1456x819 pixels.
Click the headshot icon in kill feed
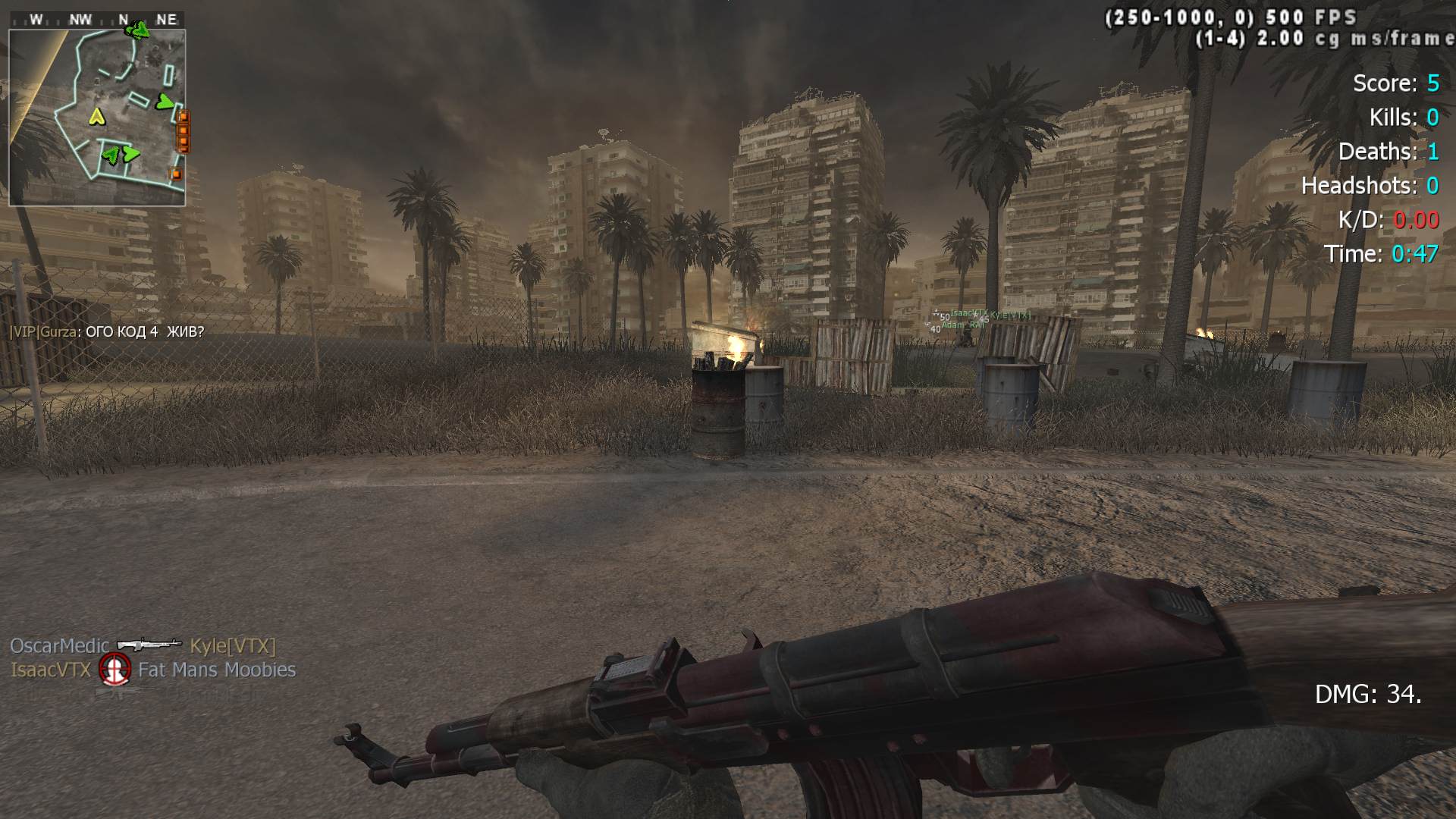click(x=115, y=670)
